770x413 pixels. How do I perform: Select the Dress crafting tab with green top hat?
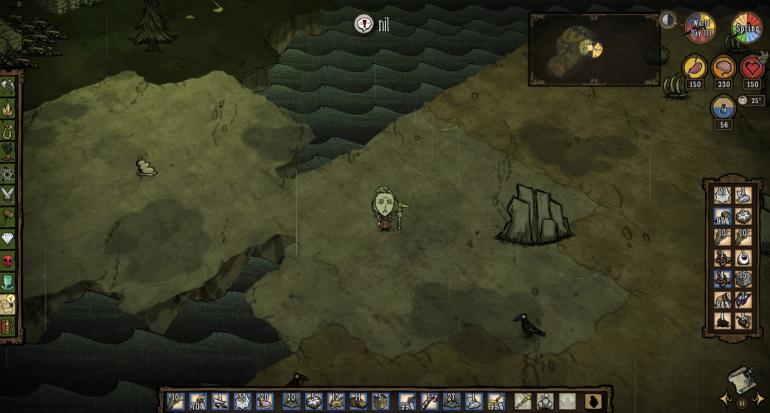[x=9, y=282]
